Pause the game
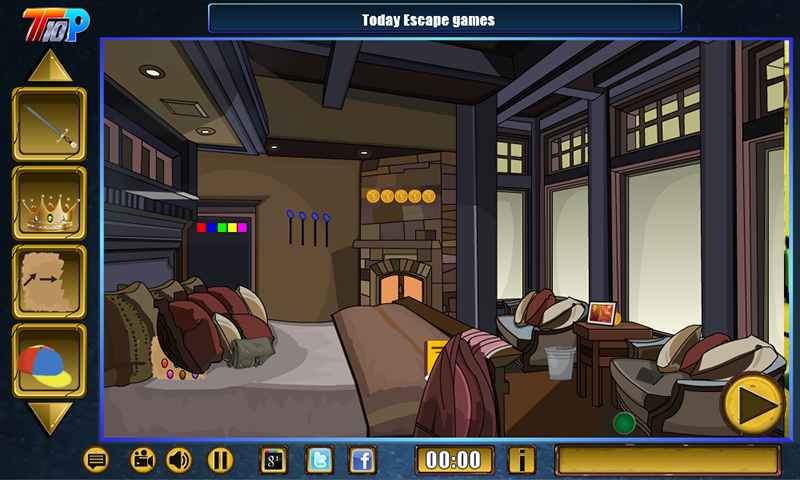The height and width of the screenshot is (480, 800). (x=220, y=460)
